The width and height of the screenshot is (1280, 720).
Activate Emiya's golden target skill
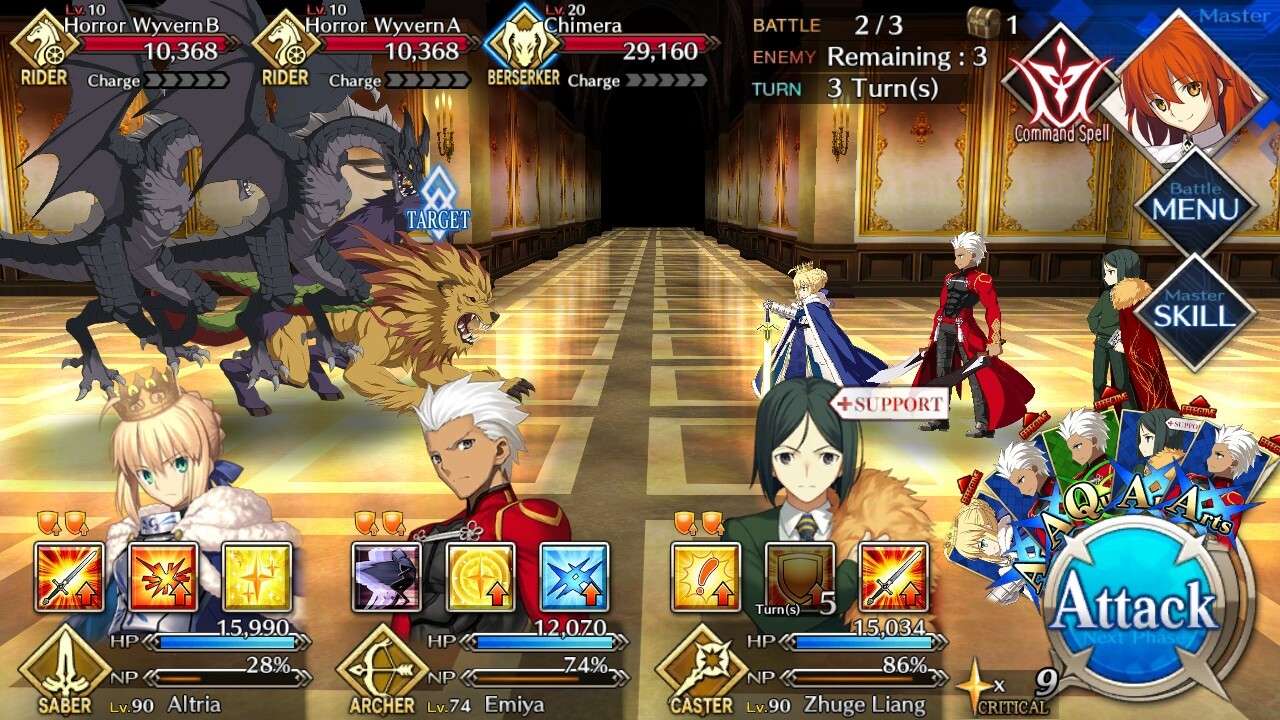point(480,577)
